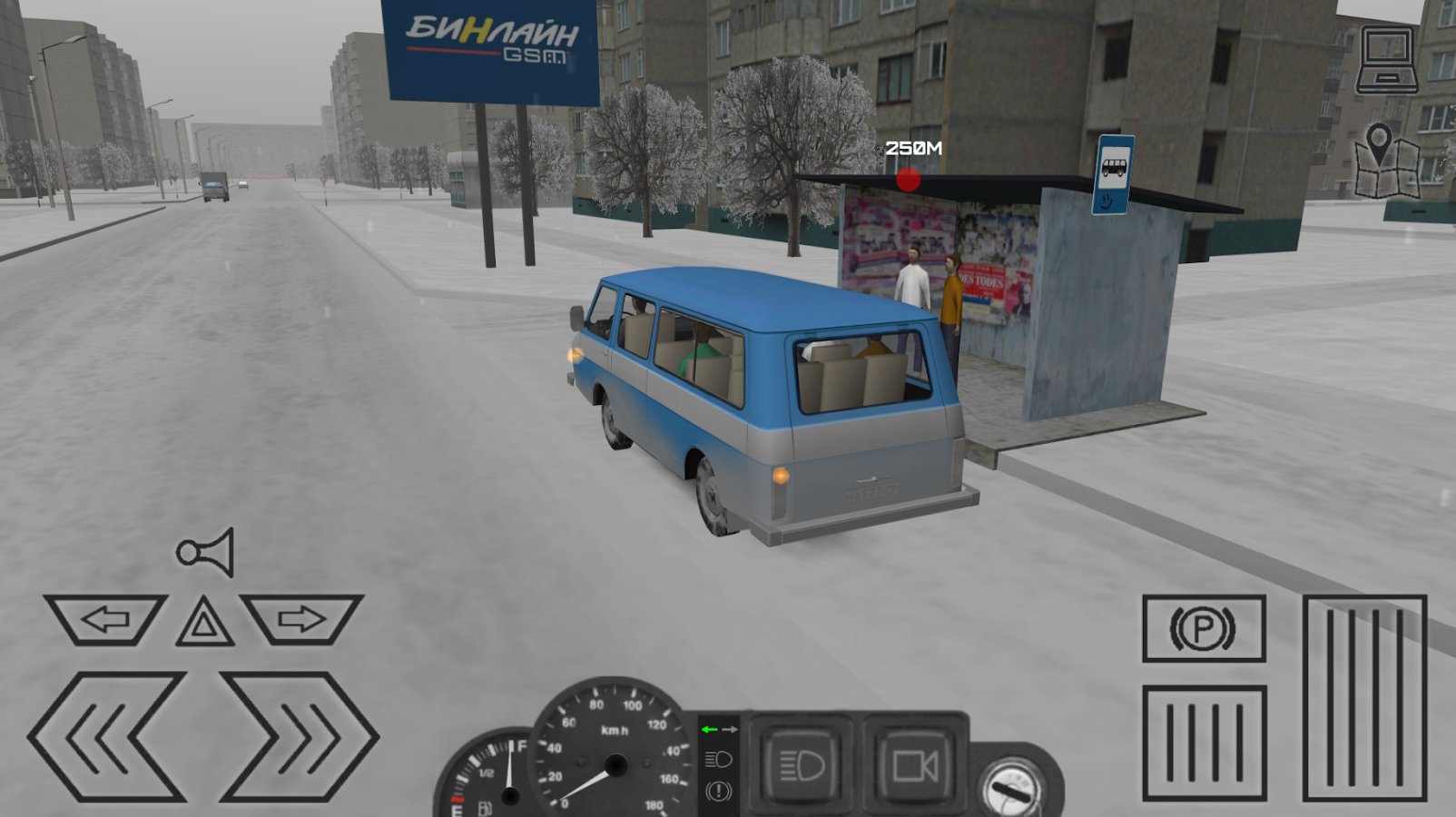Open the laptop menu icon
This screenshot has height=817, width=1456.
click(1387, 61)
